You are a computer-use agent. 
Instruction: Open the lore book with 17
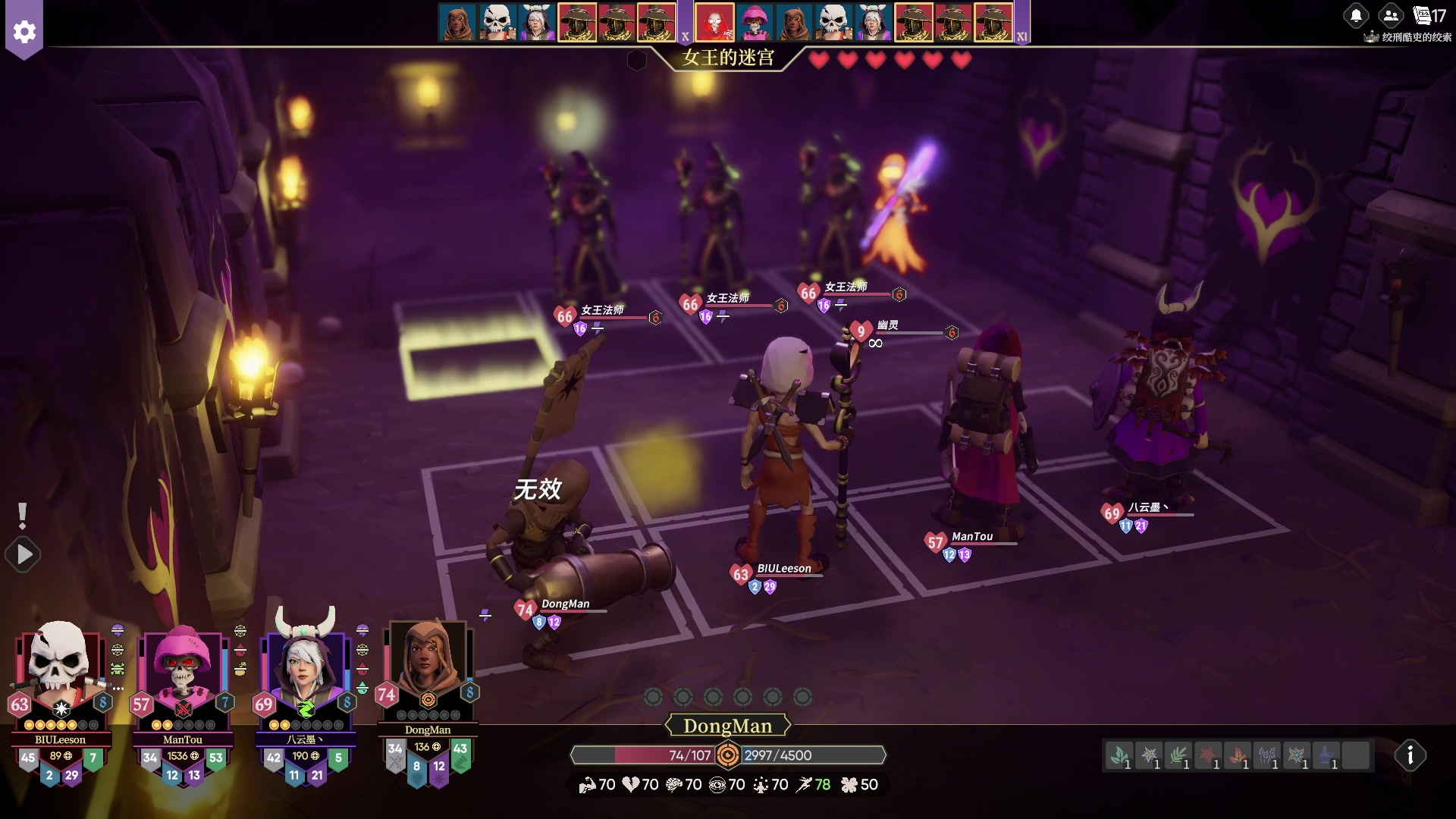[1429, 15]
